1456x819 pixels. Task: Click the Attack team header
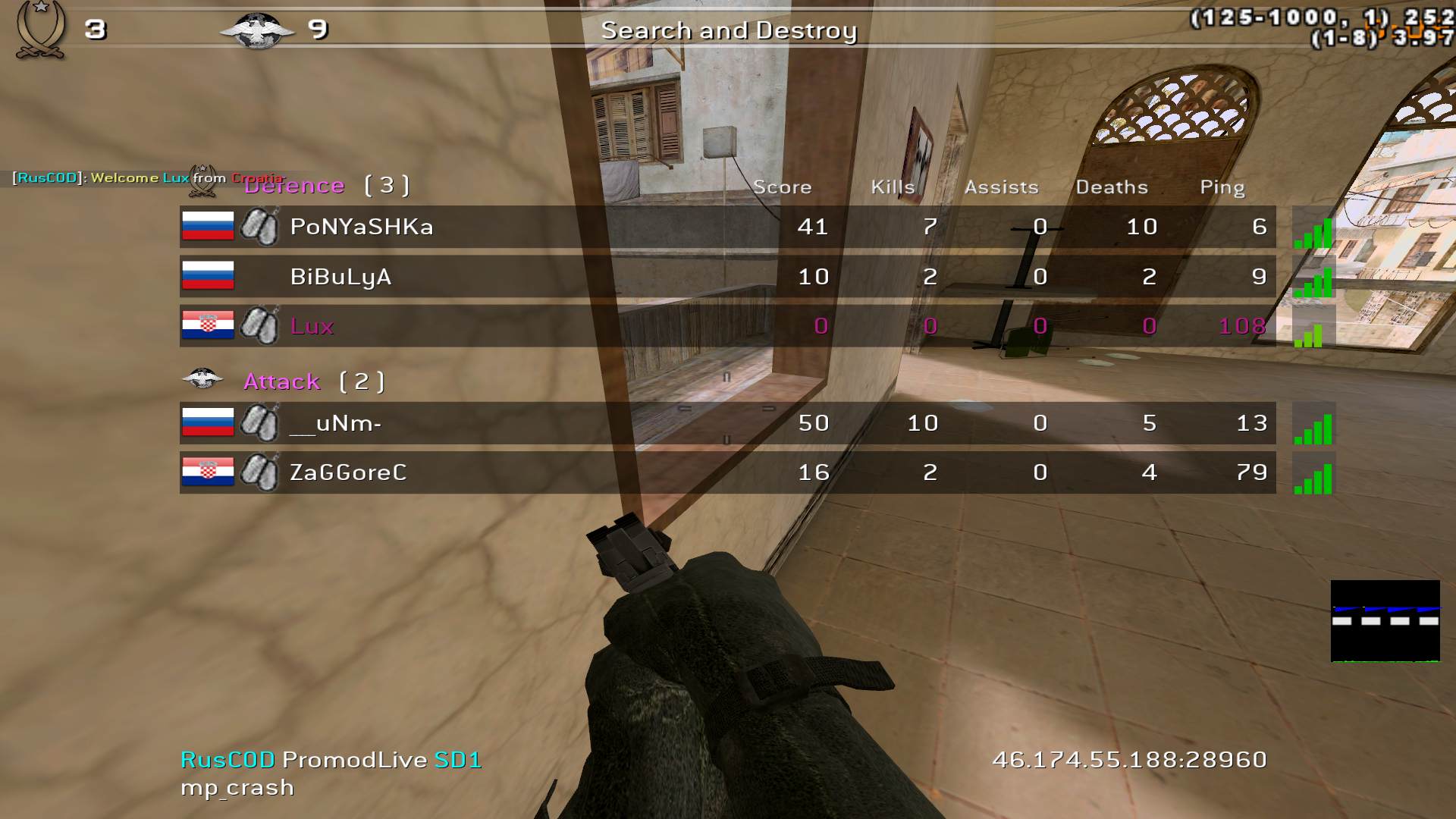(x=313, y=381)
